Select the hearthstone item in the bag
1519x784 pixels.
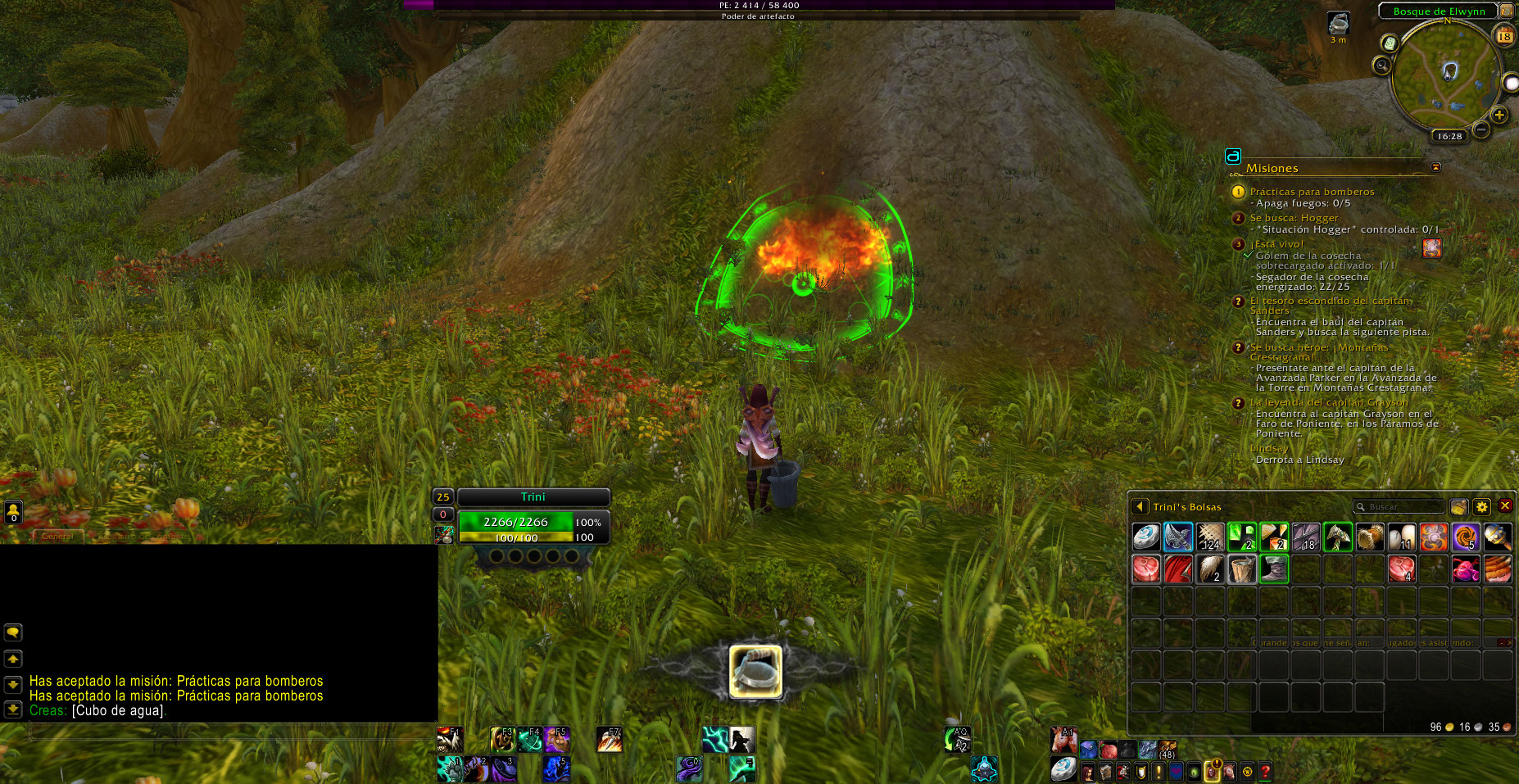1146,537
